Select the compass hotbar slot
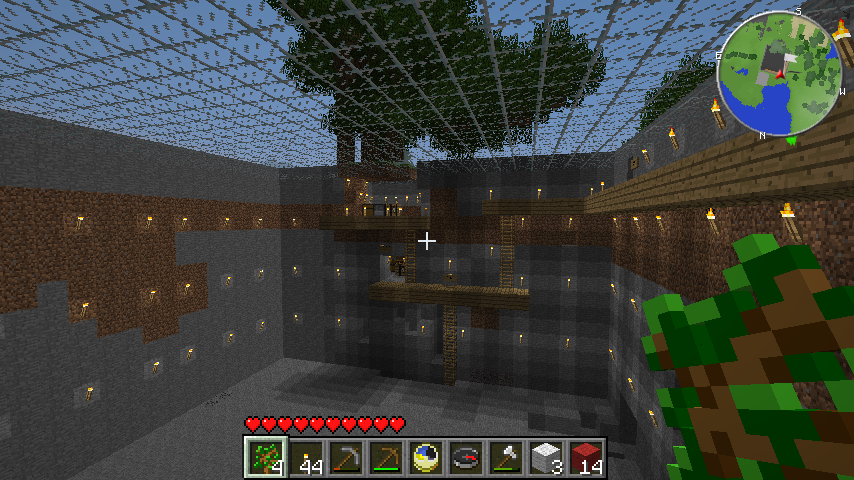 (466, 457)
